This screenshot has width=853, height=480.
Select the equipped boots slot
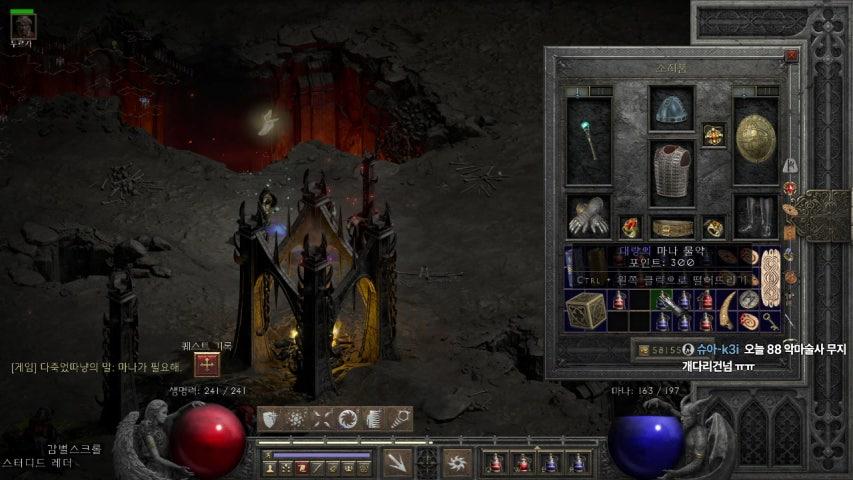756,214
